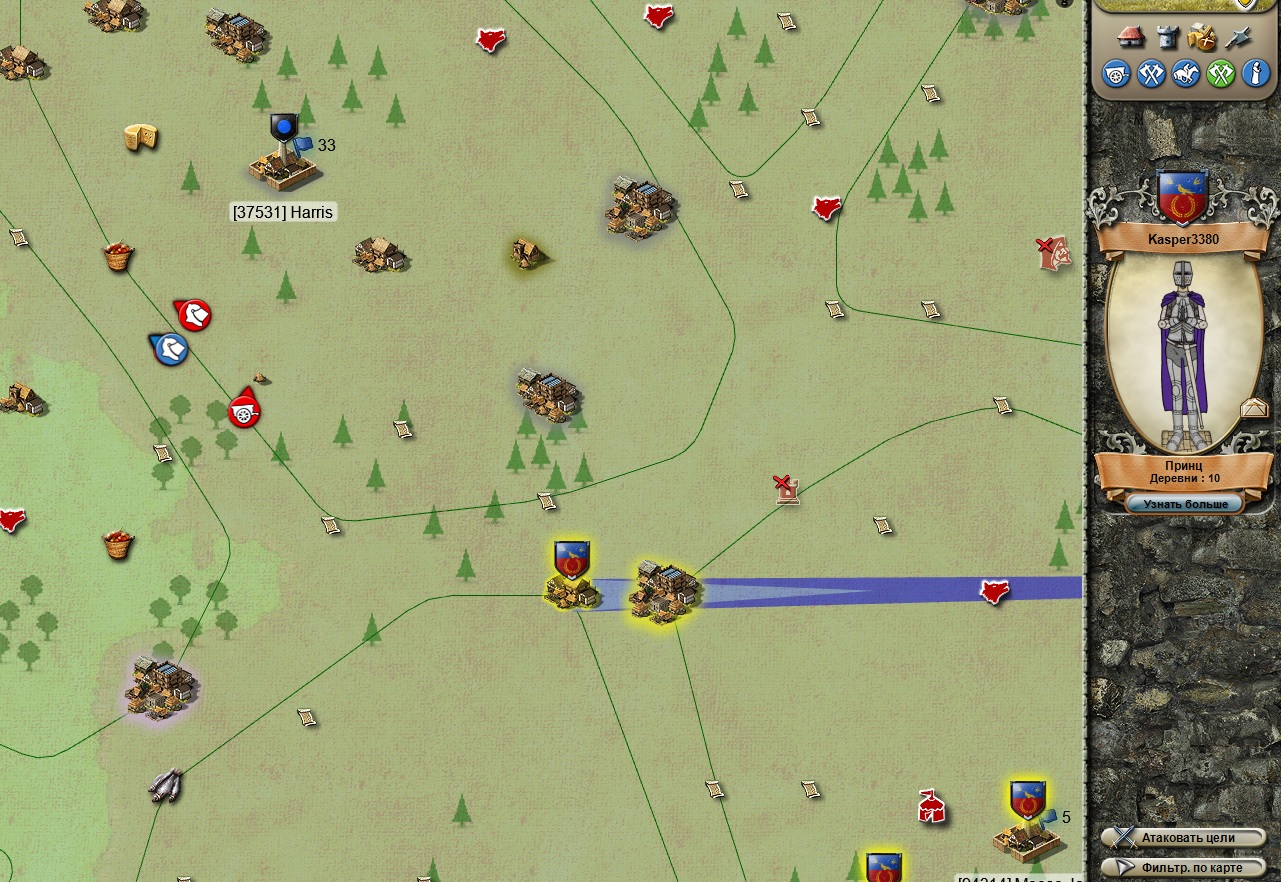
Task: Click the "Узнать больше" button
Action: (1184, 504)
